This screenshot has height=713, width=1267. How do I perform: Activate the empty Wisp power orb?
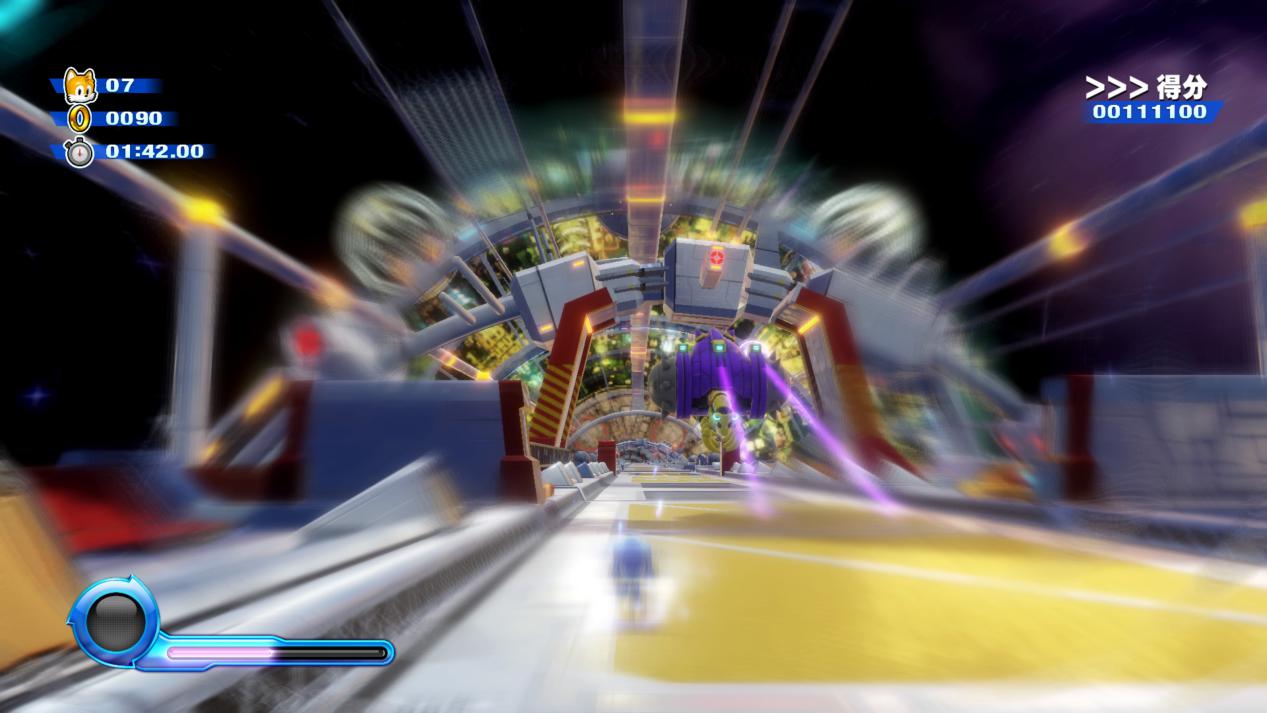115,622
